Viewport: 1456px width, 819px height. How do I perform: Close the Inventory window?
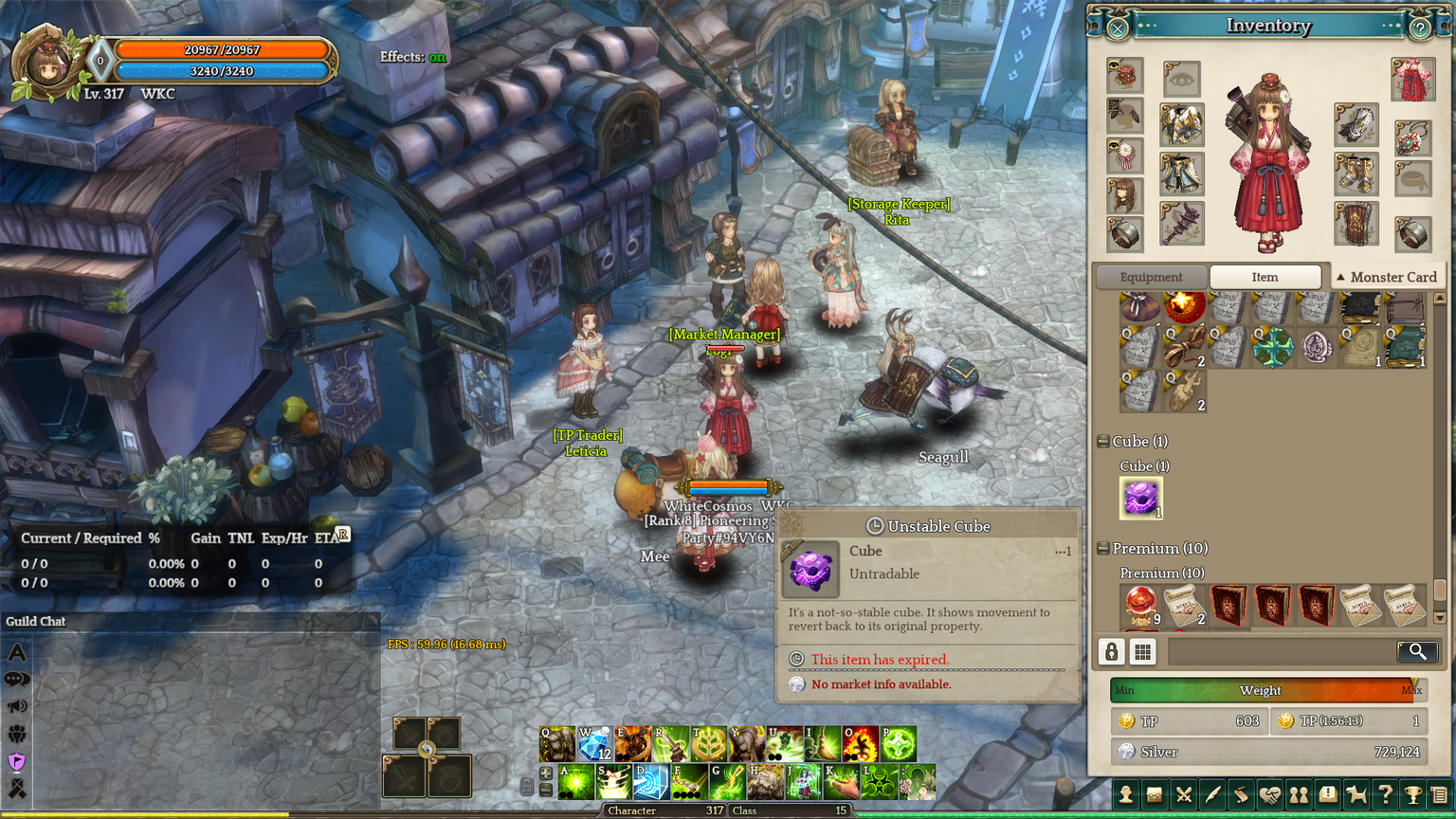click(1118, 28)
